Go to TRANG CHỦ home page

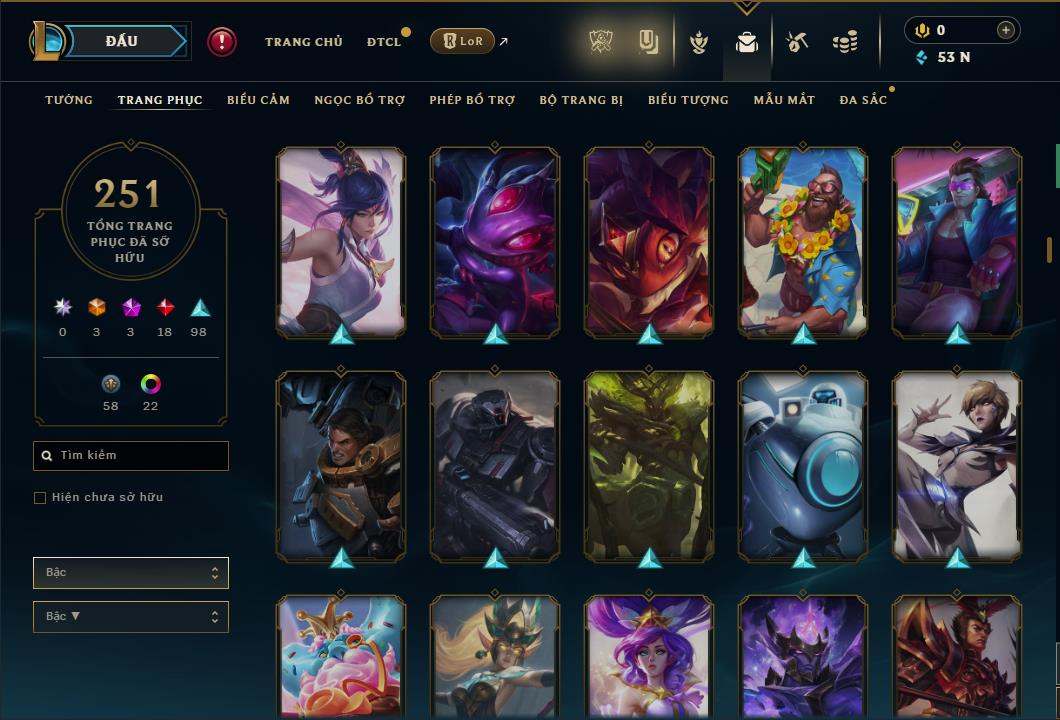pyautogui.click(x=303, y=42)
